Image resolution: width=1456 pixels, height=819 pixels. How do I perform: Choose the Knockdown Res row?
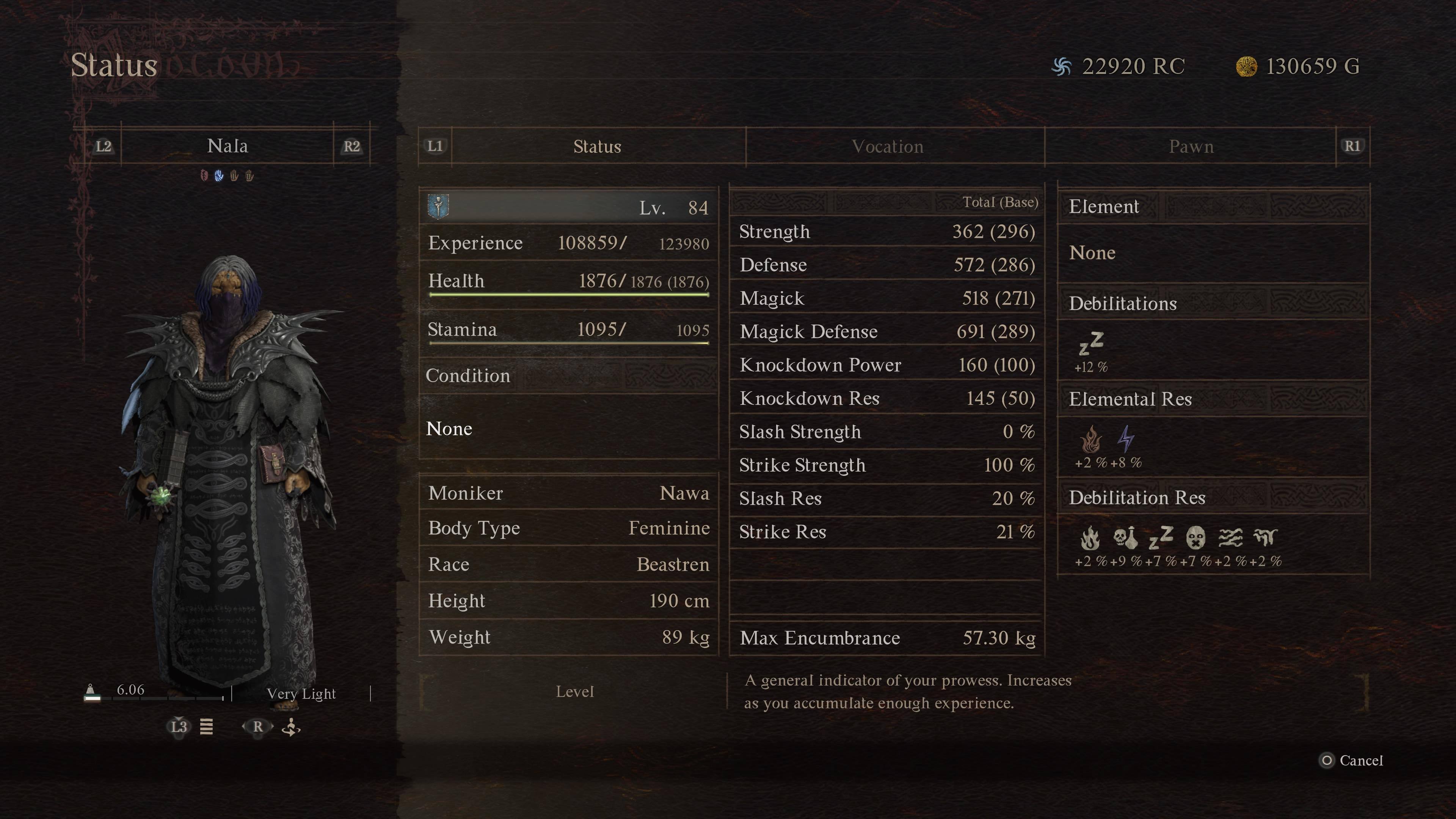886,399
